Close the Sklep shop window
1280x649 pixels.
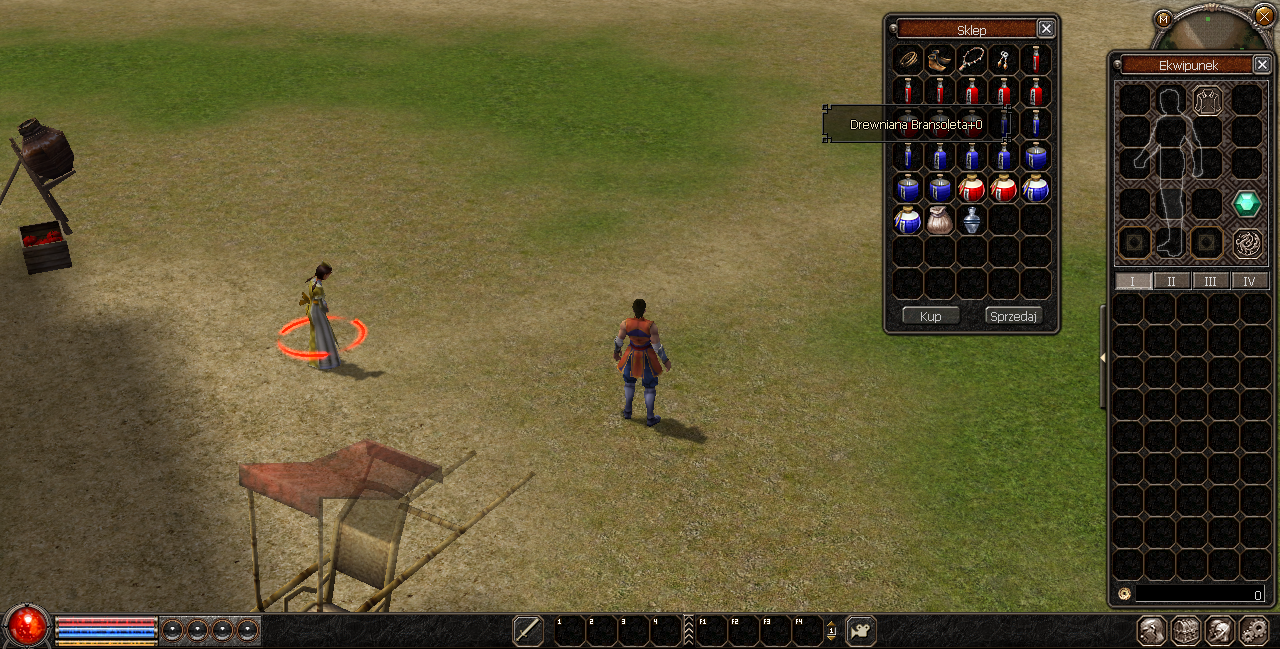click(1045, 29)
